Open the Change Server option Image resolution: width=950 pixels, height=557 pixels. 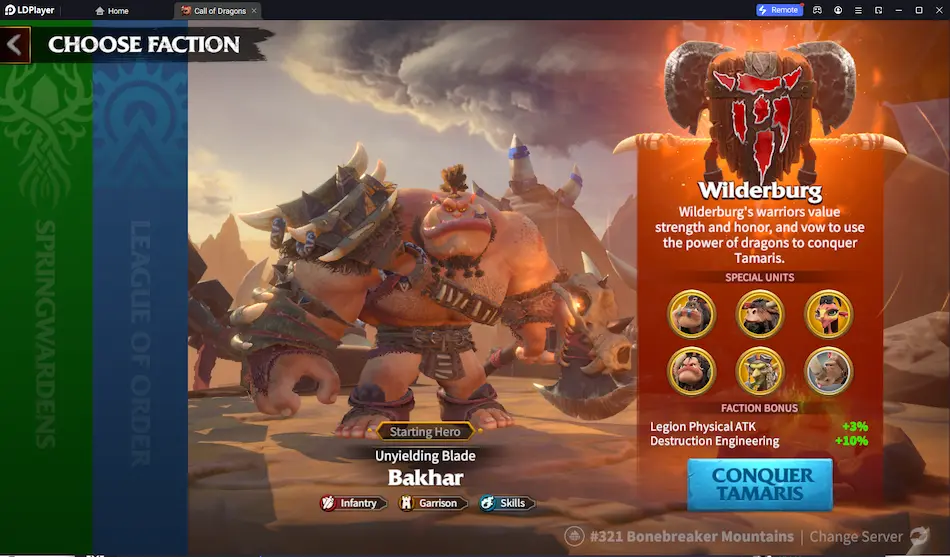tap(855, 537)
